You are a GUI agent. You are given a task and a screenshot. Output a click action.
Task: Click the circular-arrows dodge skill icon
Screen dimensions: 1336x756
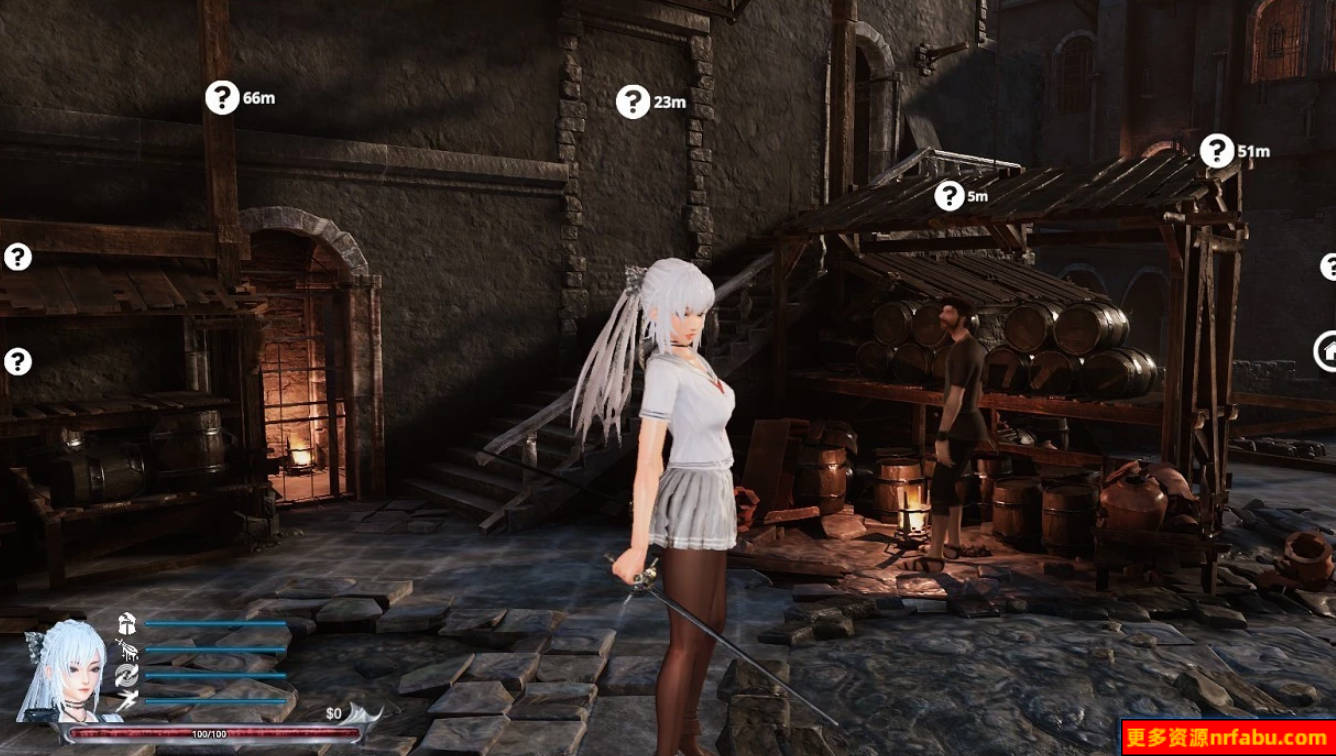point(127,674)
